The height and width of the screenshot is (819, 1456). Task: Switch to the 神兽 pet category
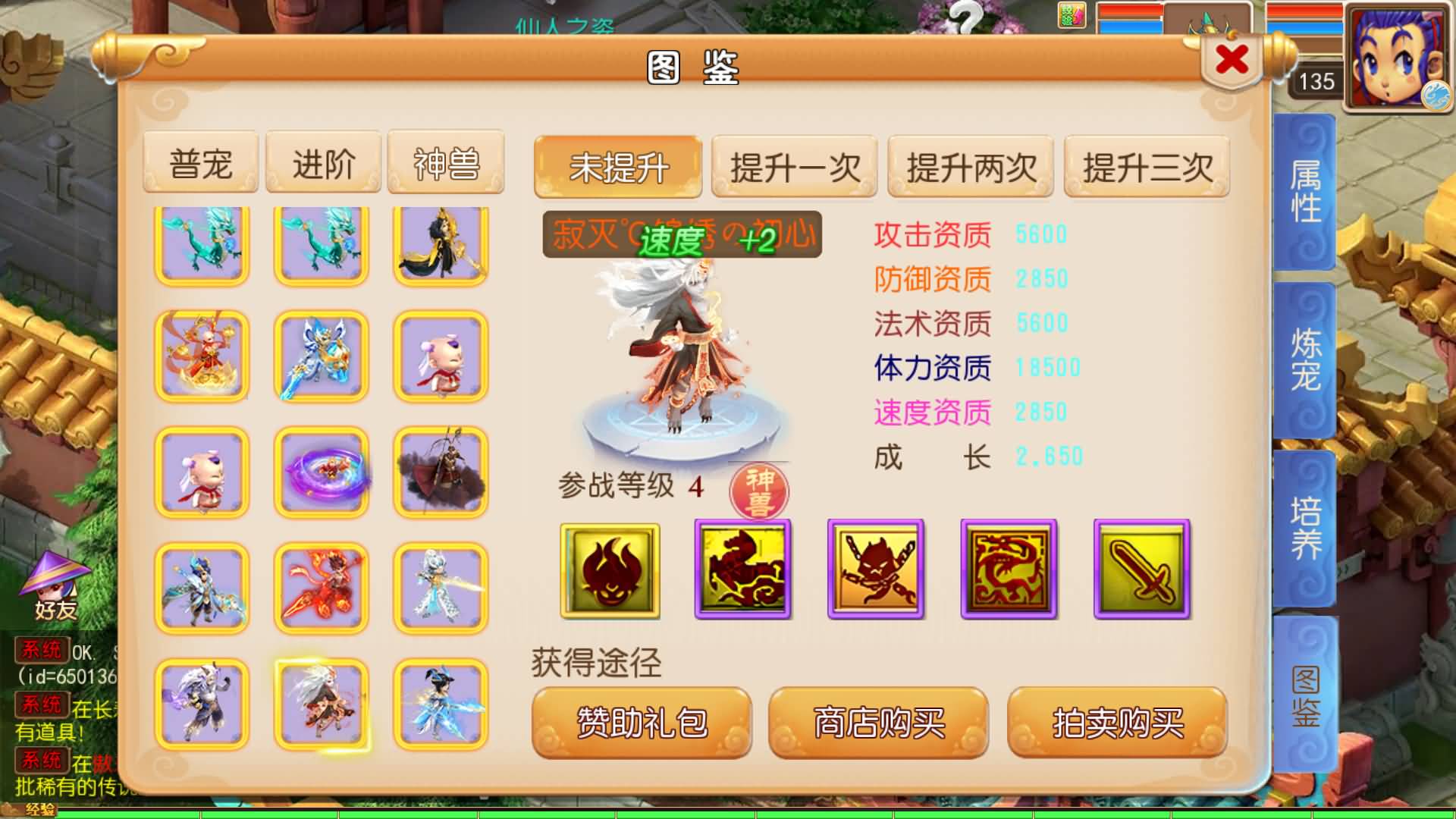(444, 162)
